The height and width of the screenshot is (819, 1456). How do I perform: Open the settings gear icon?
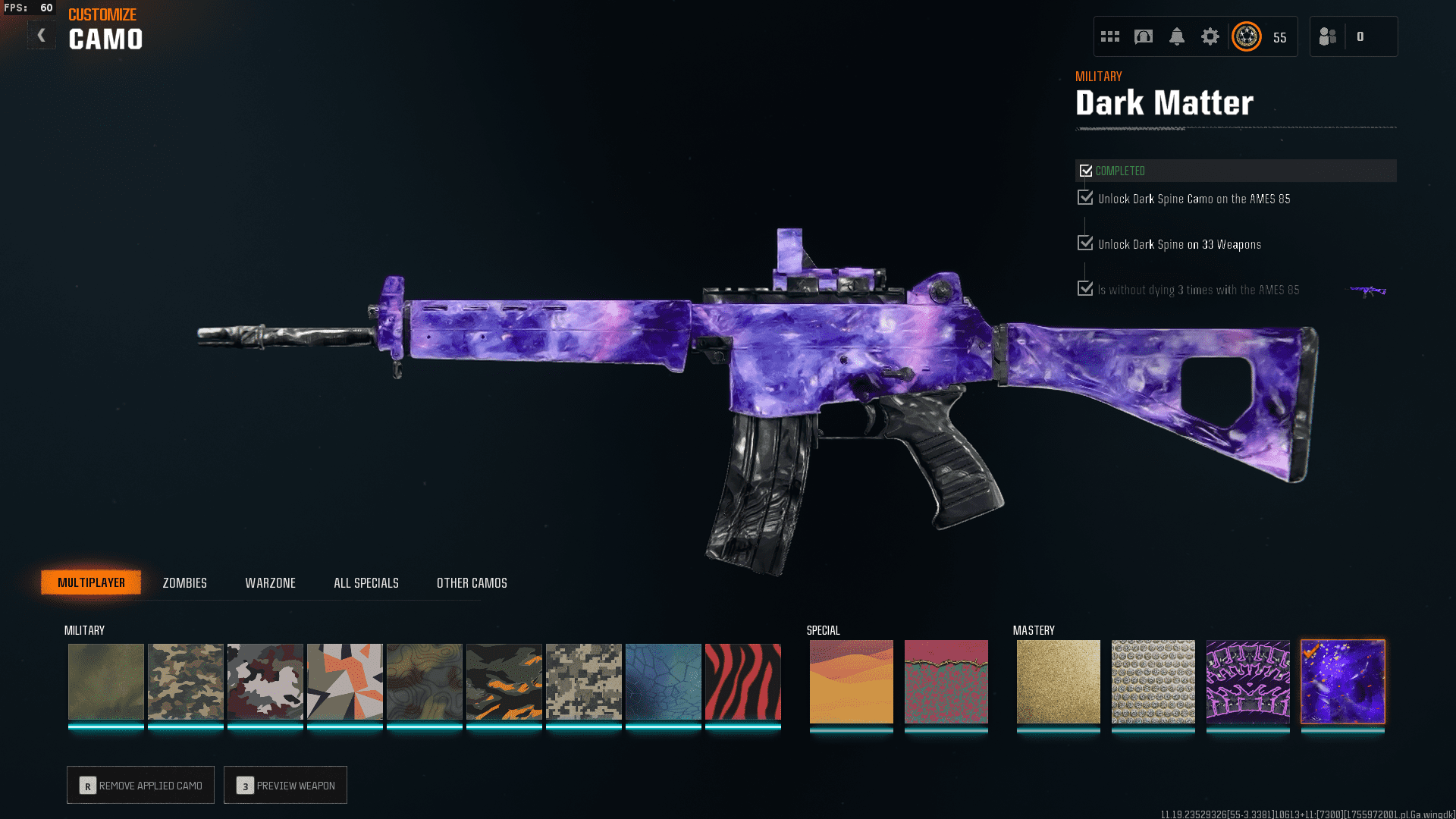(x=1210, y=36)
